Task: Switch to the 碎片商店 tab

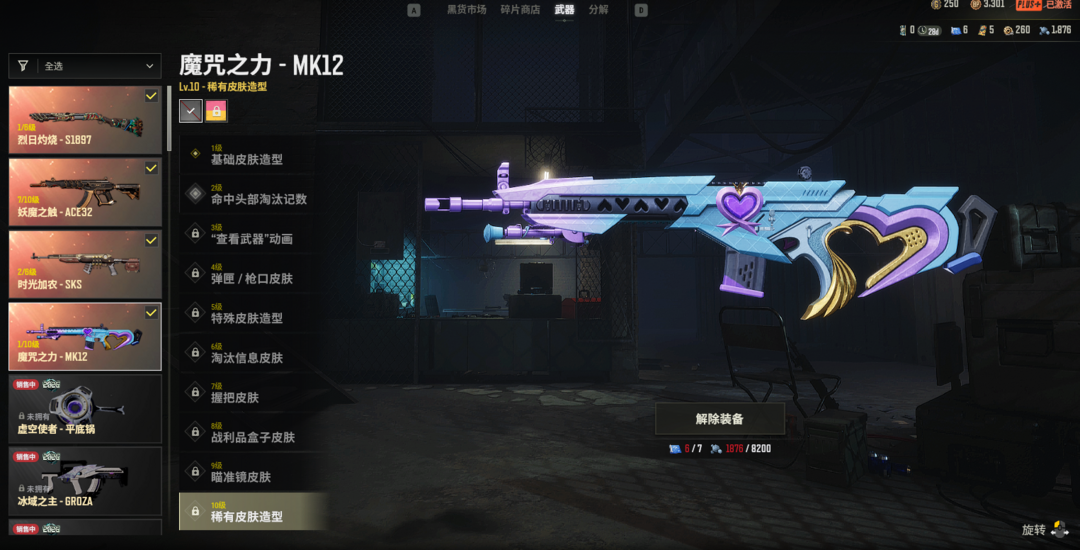Action: [520, 10]
